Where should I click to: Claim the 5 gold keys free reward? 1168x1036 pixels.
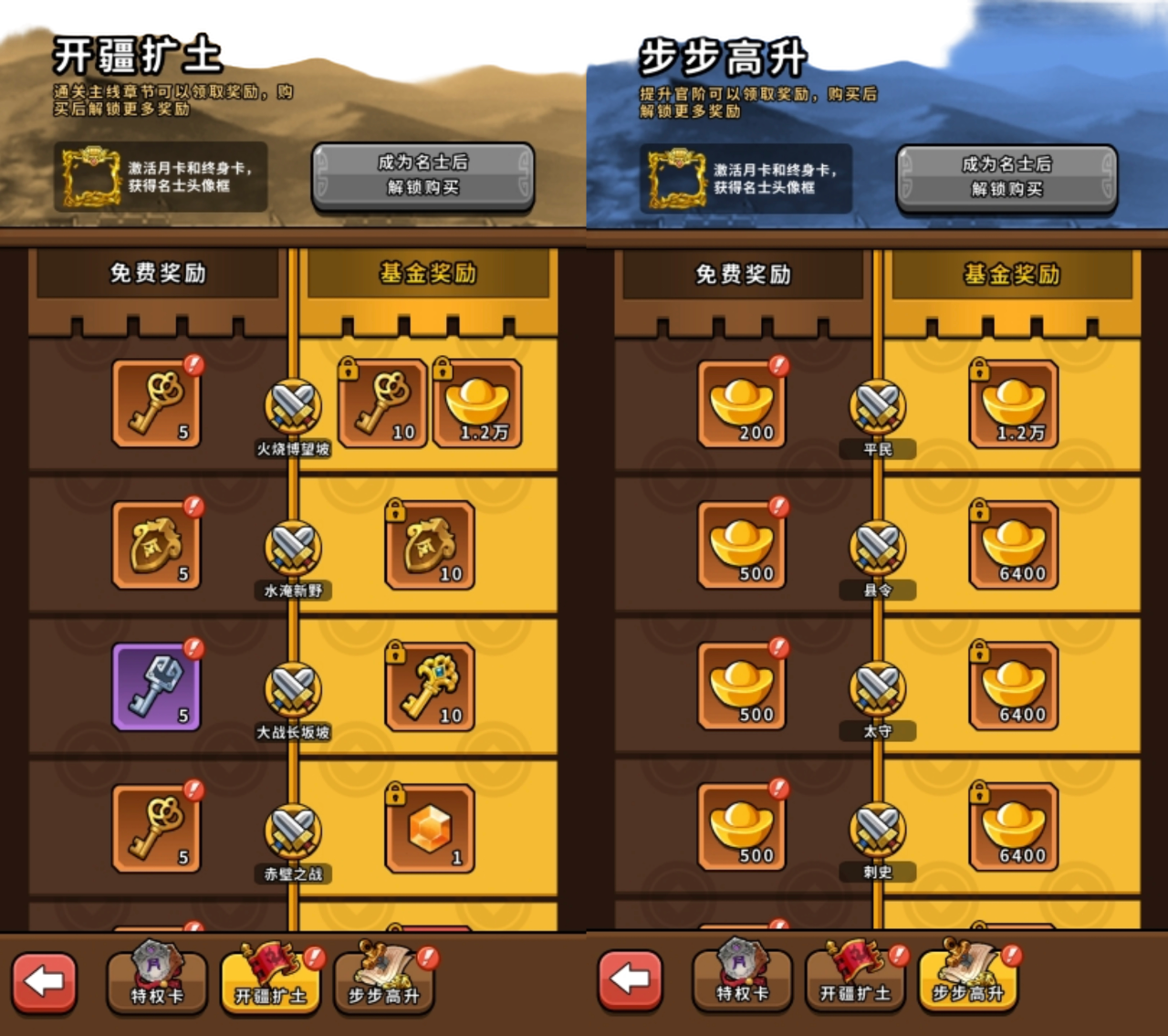click(x=155, y=408)
